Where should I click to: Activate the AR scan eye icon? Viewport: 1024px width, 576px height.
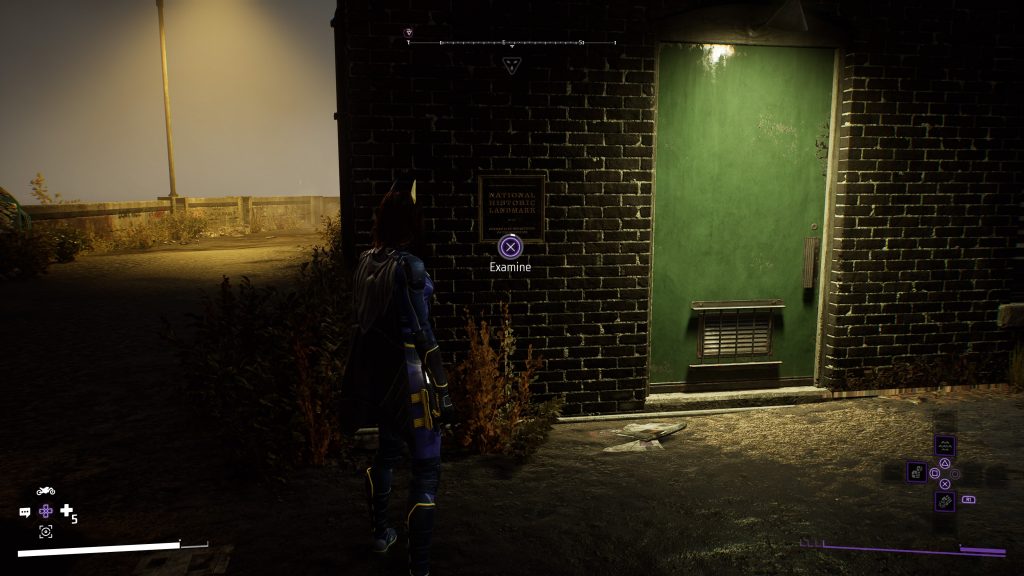[46, 532]
